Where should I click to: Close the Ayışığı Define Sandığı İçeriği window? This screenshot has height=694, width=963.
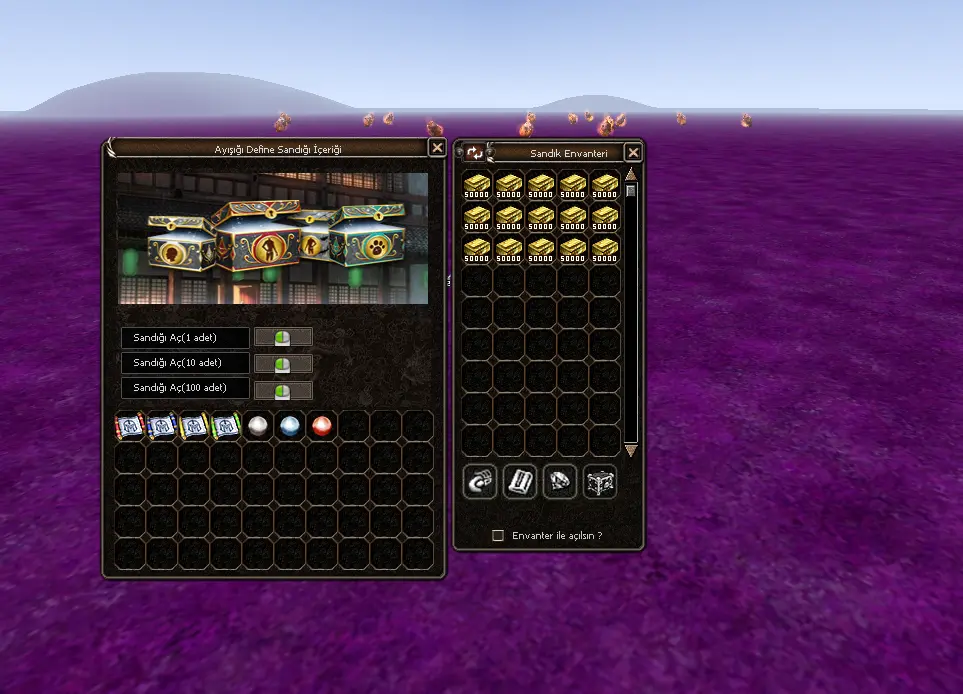point(437,148)
